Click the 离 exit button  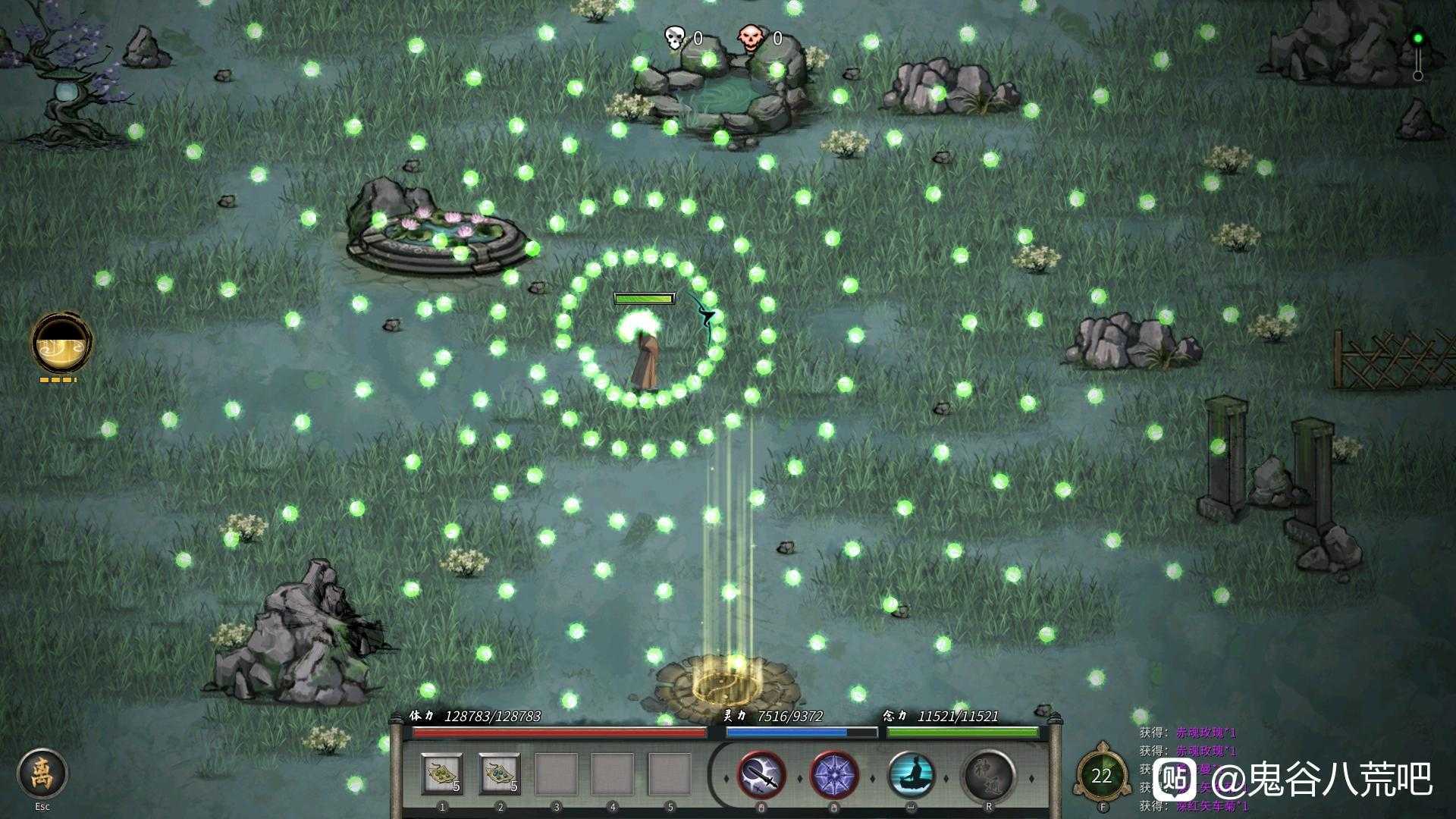click(42, 773)
